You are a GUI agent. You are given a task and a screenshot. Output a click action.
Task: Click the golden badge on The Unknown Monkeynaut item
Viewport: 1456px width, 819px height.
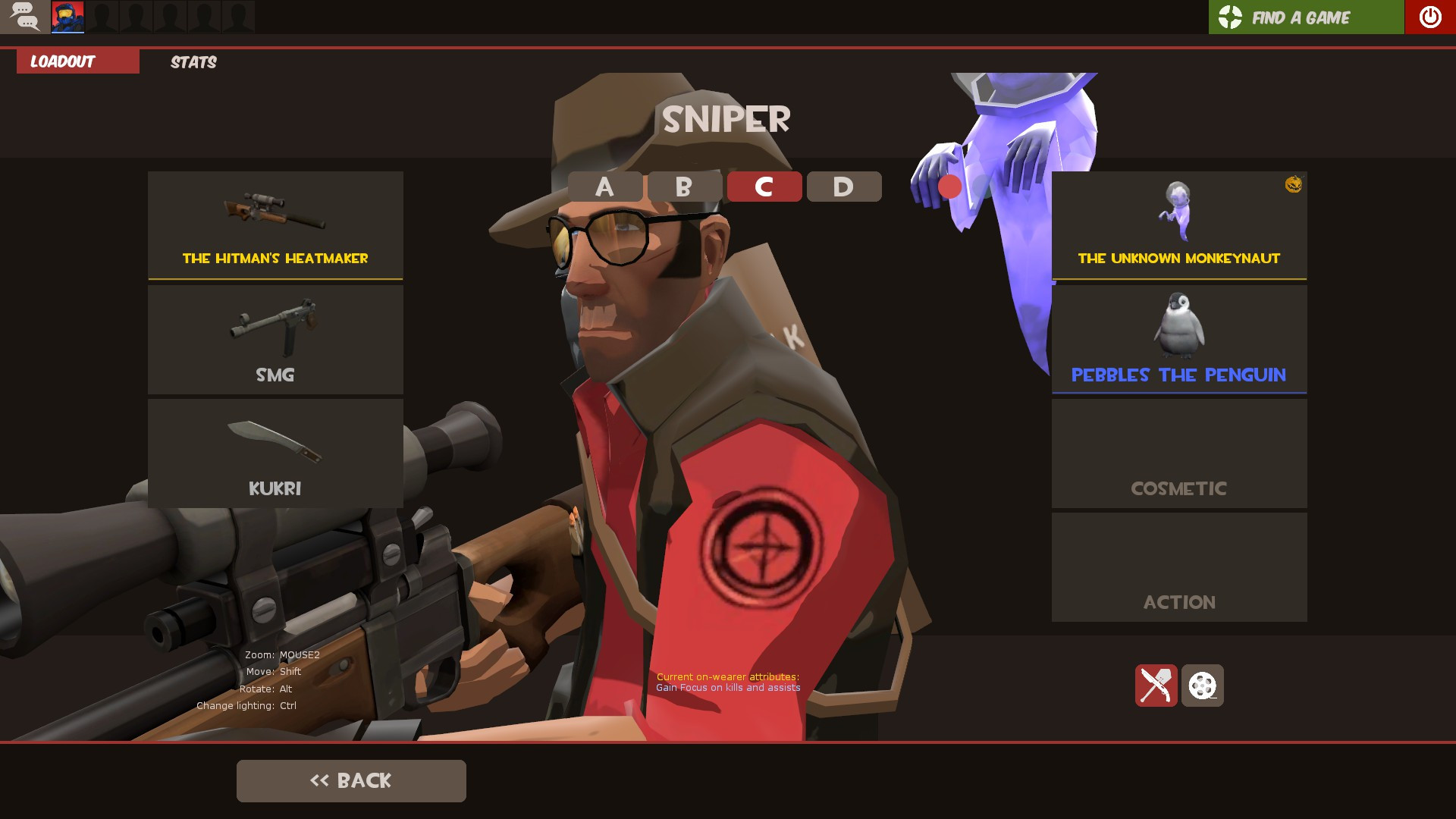click(1293, 184)
